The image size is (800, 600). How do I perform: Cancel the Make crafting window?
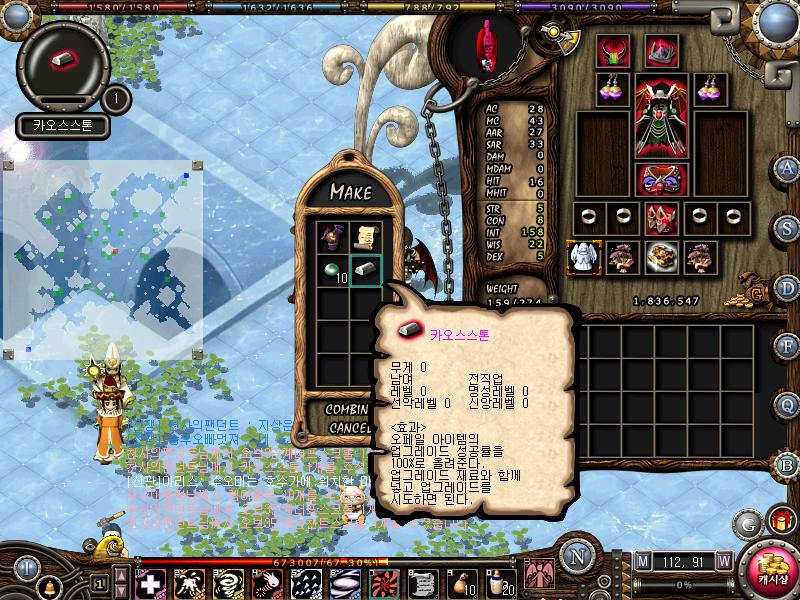click(349, 427)
